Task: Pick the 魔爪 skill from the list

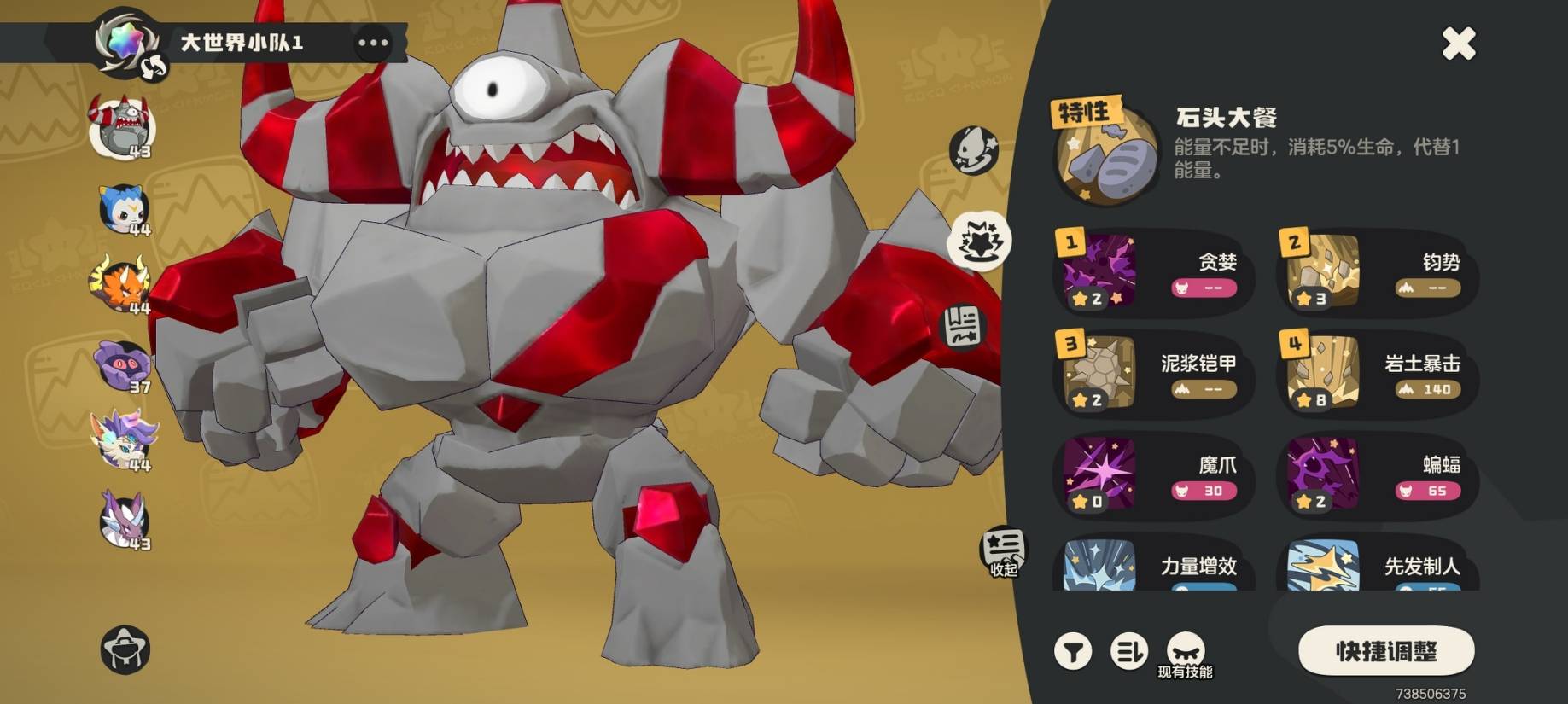Action: [x=1153, y=475]
